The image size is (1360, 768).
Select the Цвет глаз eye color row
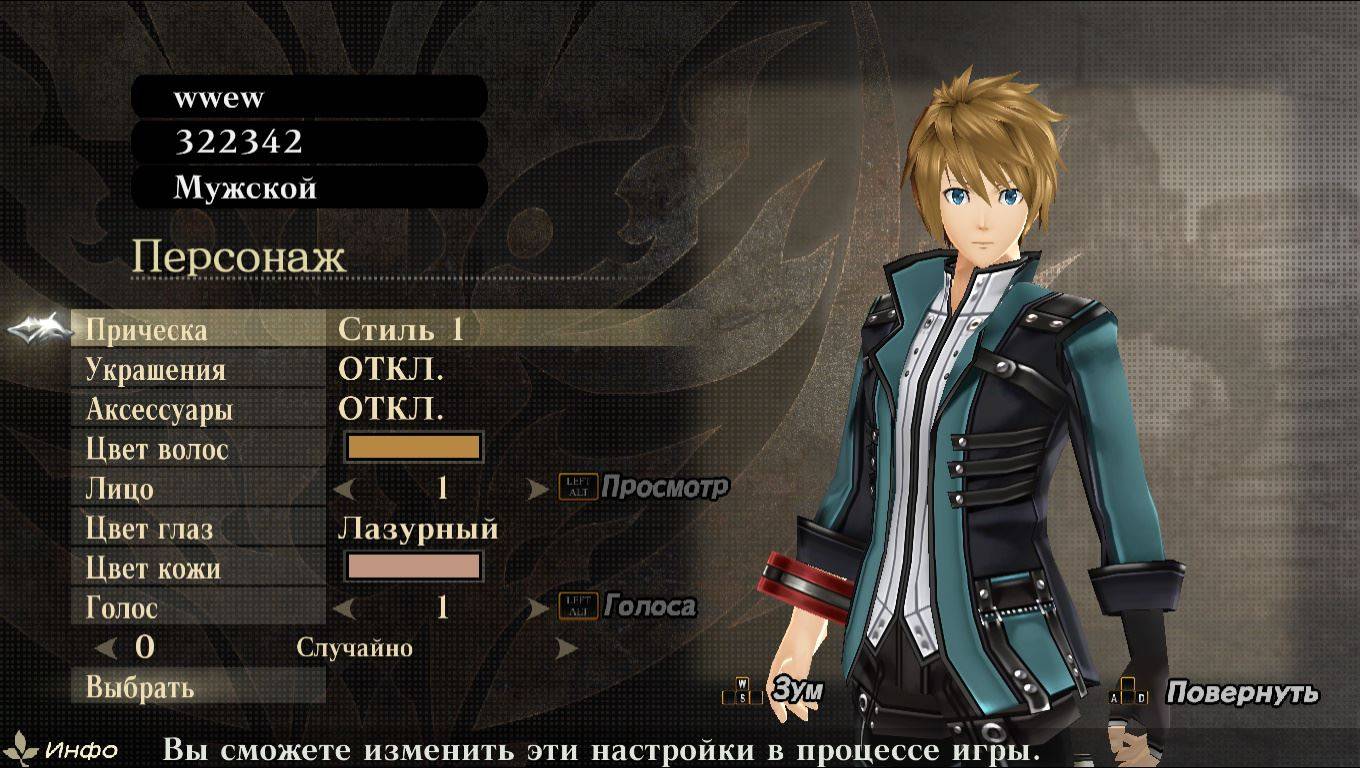point(149,528)
